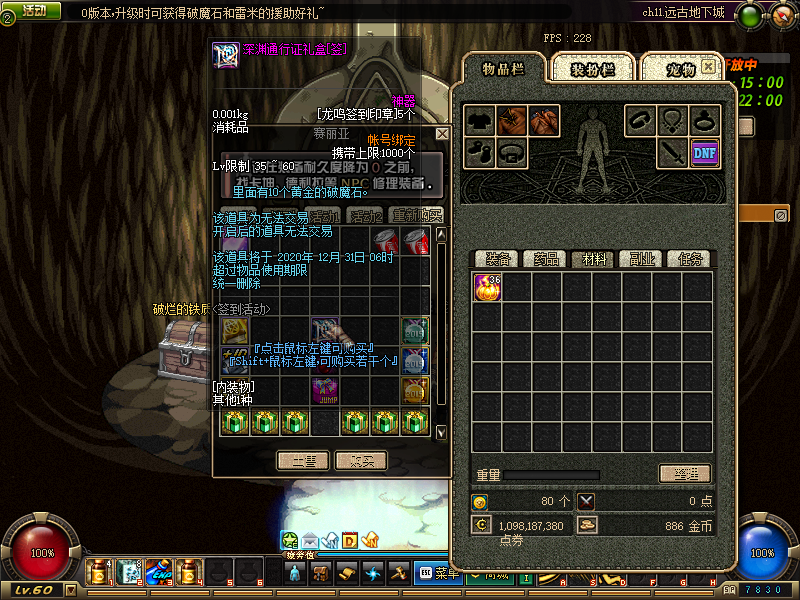
Task: Click the 整理 sort button
Action: coord(685,474)
